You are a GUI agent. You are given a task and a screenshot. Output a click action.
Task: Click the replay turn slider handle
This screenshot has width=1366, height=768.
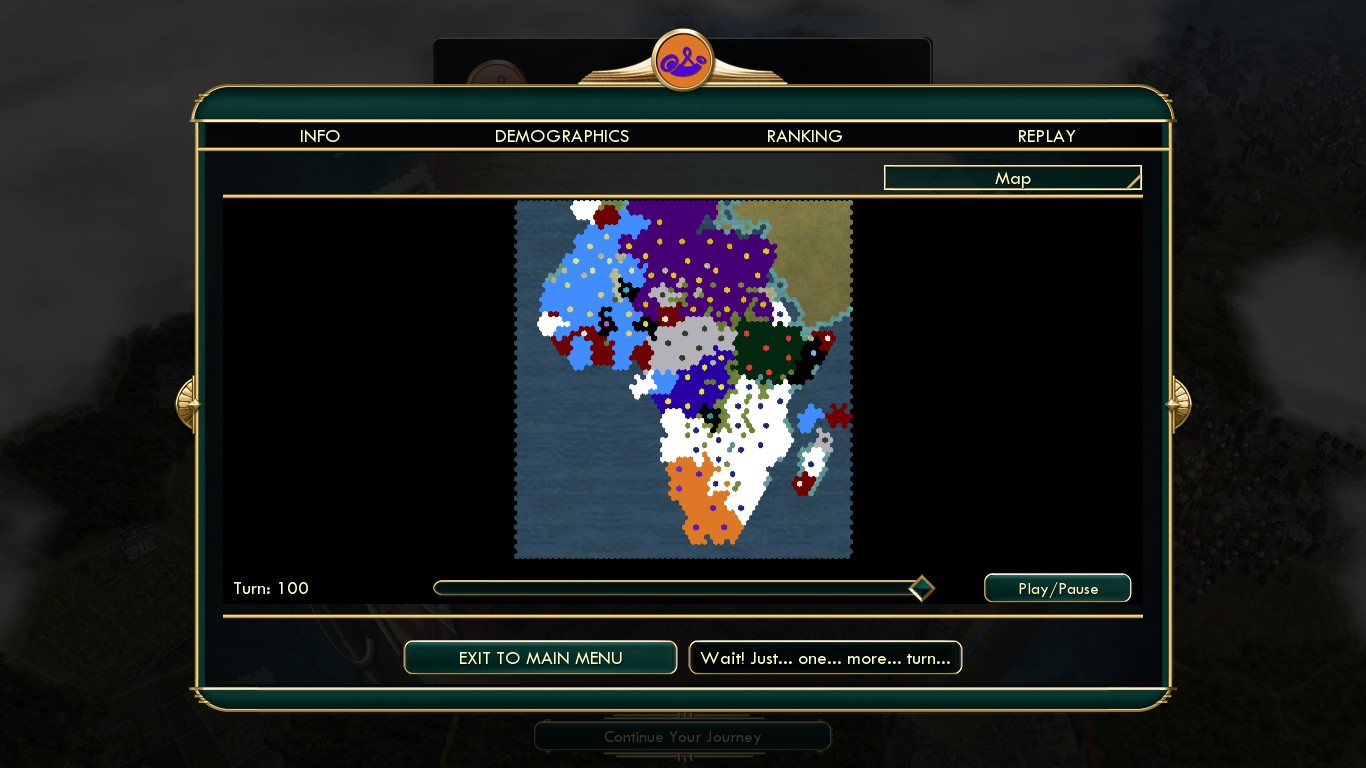point(921,588)
